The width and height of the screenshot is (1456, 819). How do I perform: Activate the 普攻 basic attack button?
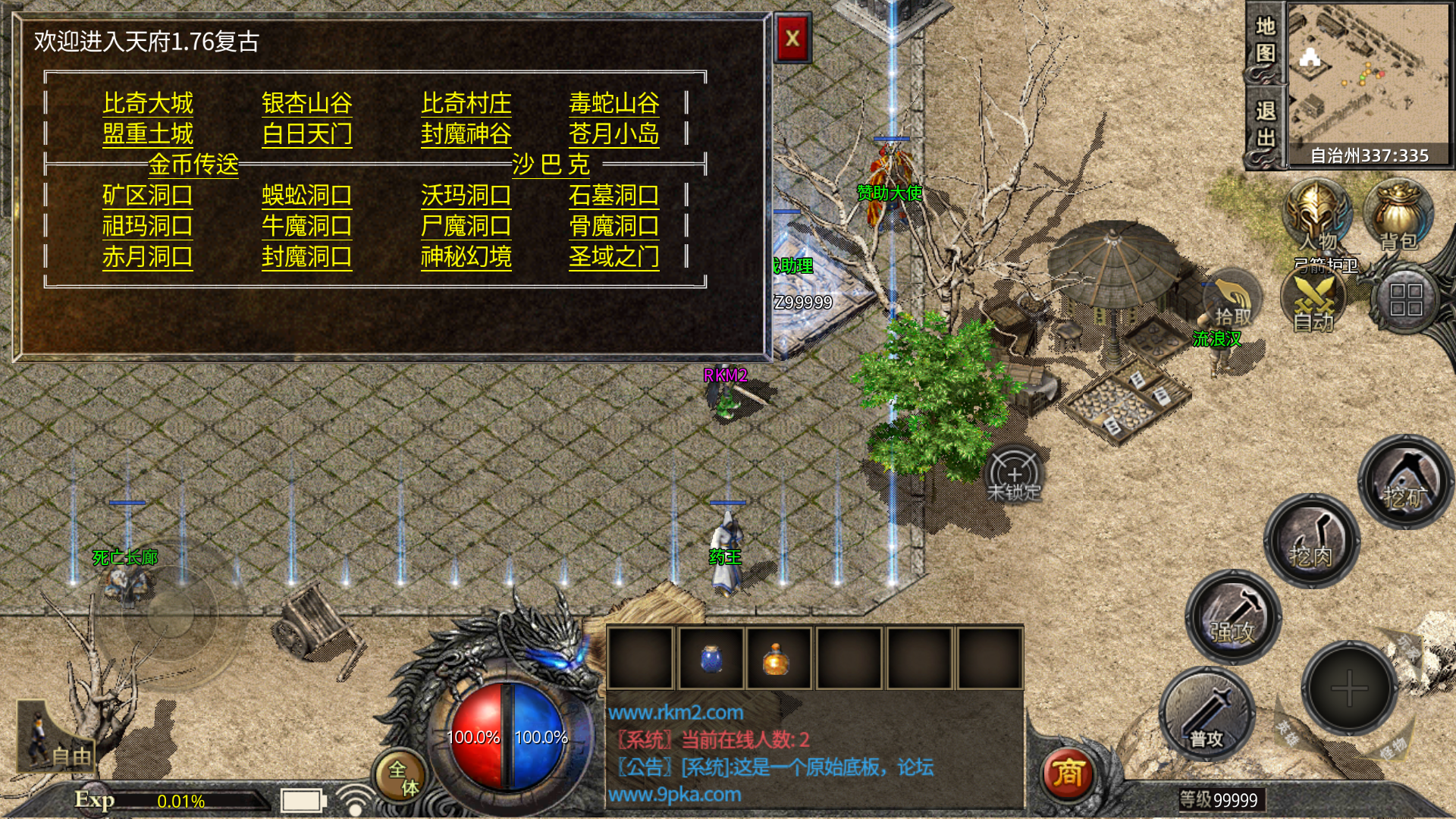[x=1206, y=714]
